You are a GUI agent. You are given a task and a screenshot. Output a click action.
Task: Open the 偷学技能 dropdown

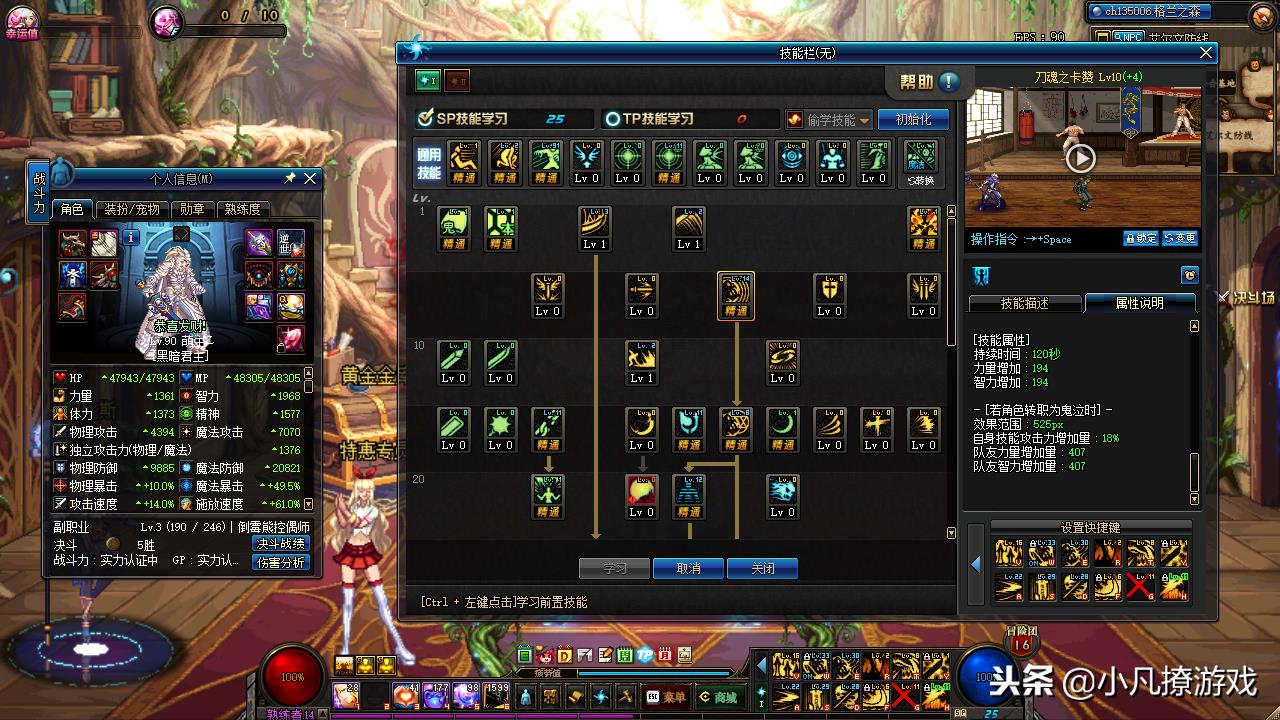[x=829, y=119]
